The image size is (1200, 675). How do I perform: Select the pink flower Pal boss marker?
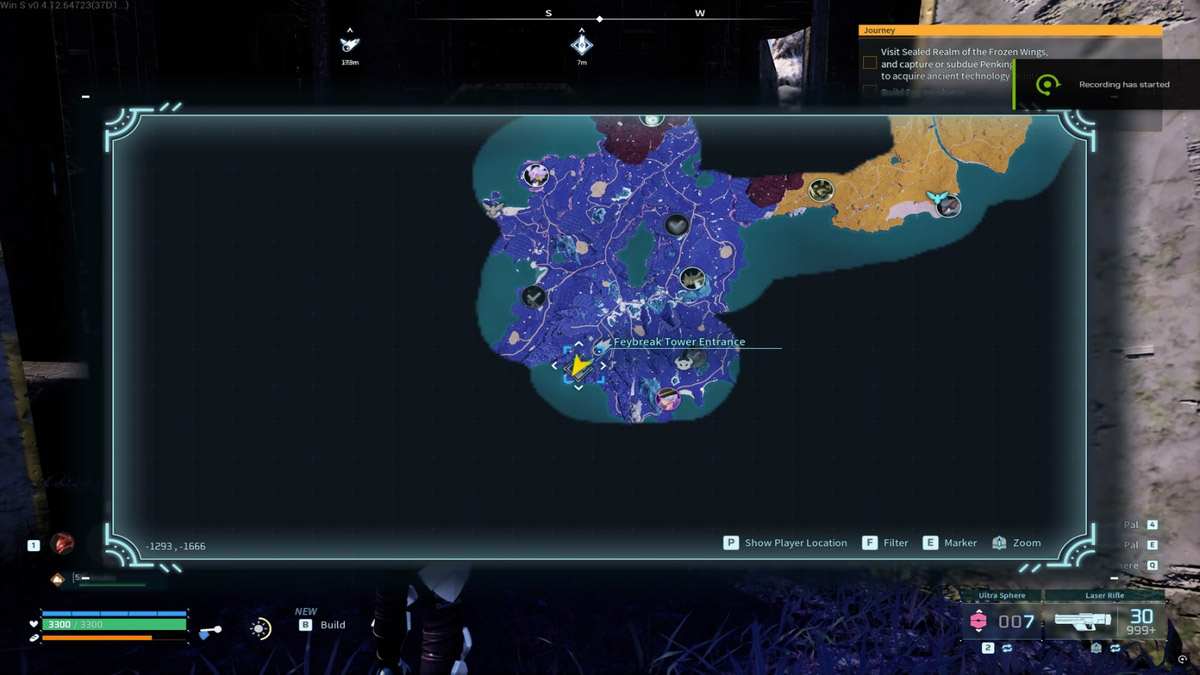click(536, 176)
